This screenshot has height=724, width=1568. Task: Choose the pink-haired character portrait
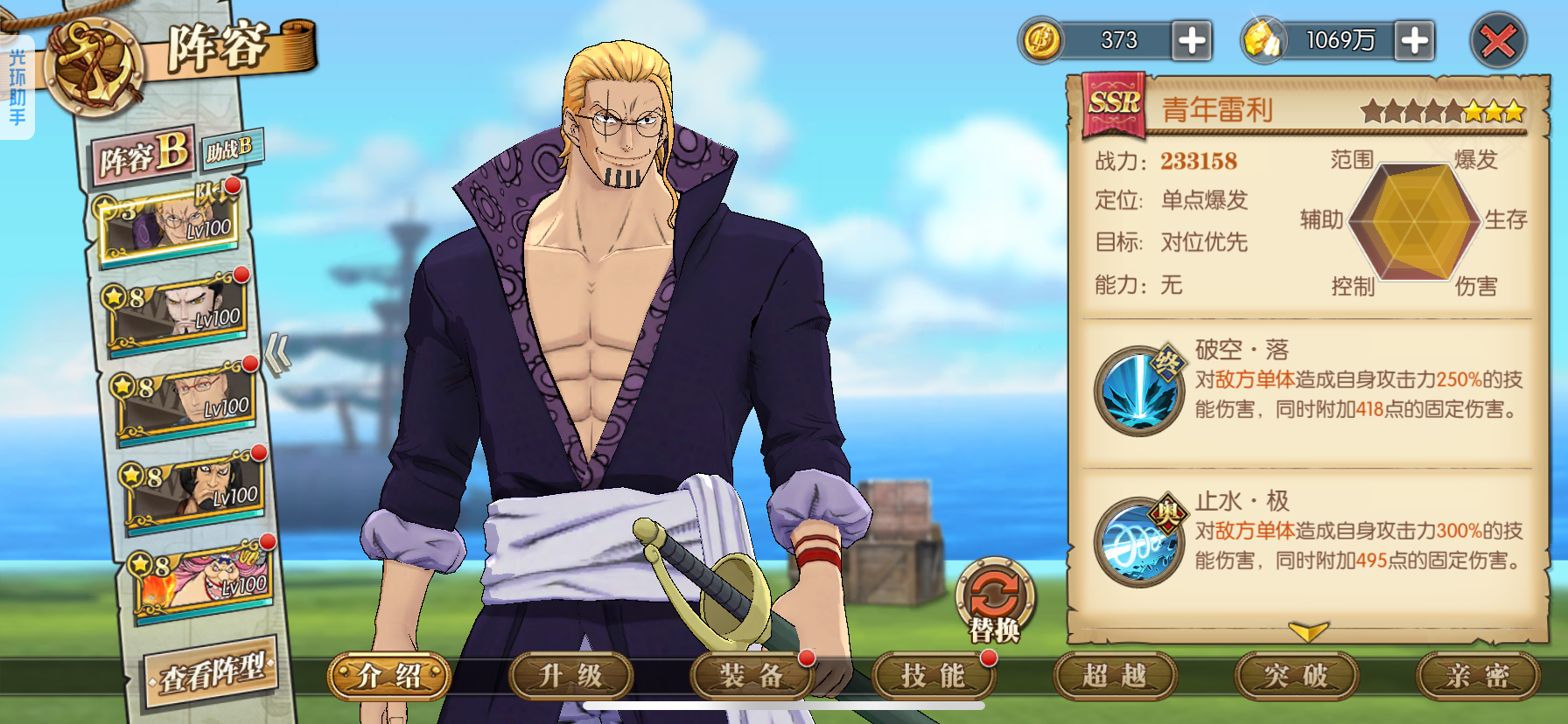coord(203,579)
